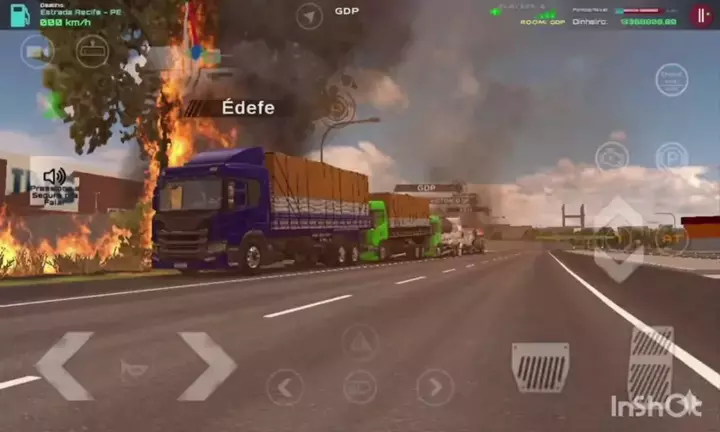720x432 pixels.
Task: Turn on the hazard warning lights
Action: (x=360, y=342)
